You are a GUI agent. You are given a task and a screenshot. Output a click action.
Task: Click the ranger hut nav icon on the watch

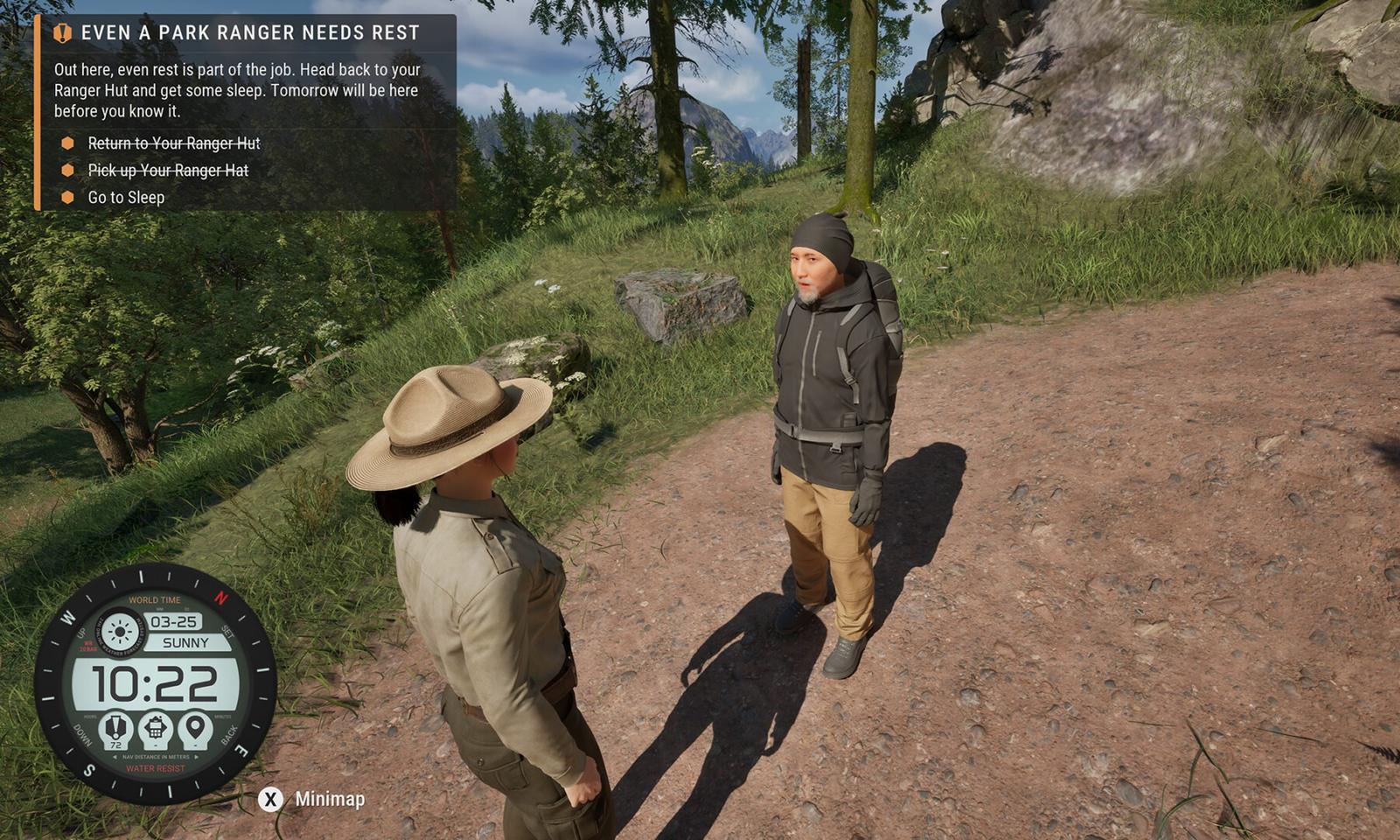click(156, 728)
